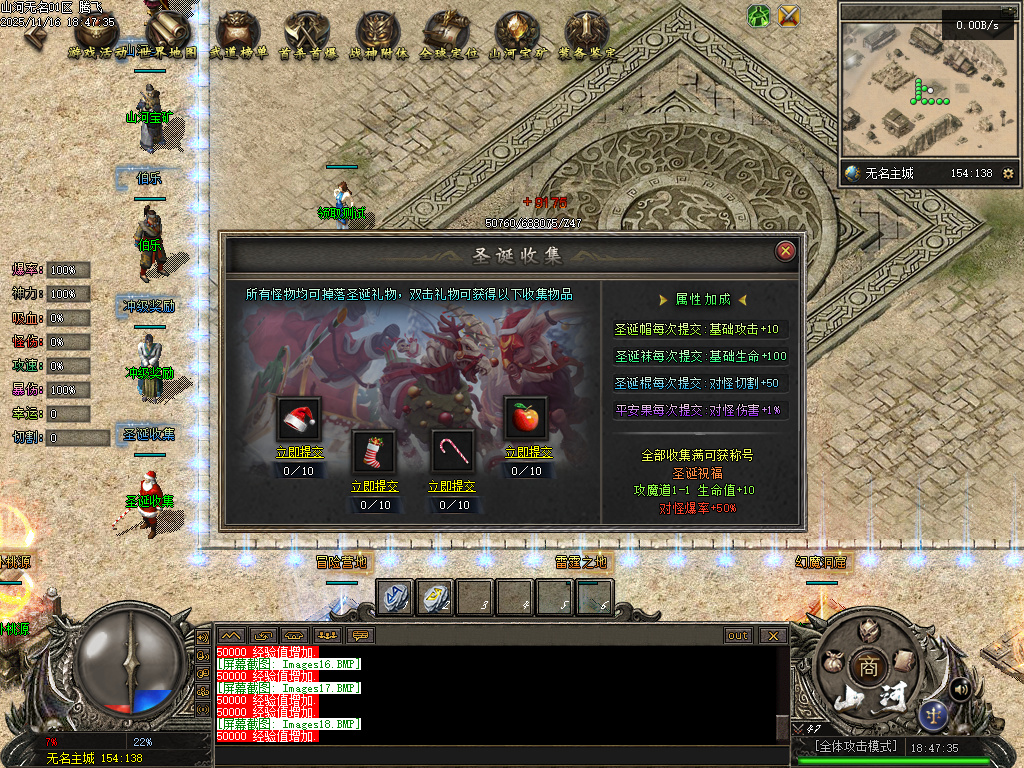This screenshot has height=768, width=1024.
Task: Select the red apple item slot
Action: pyautogui.click(x=526, y=419)
